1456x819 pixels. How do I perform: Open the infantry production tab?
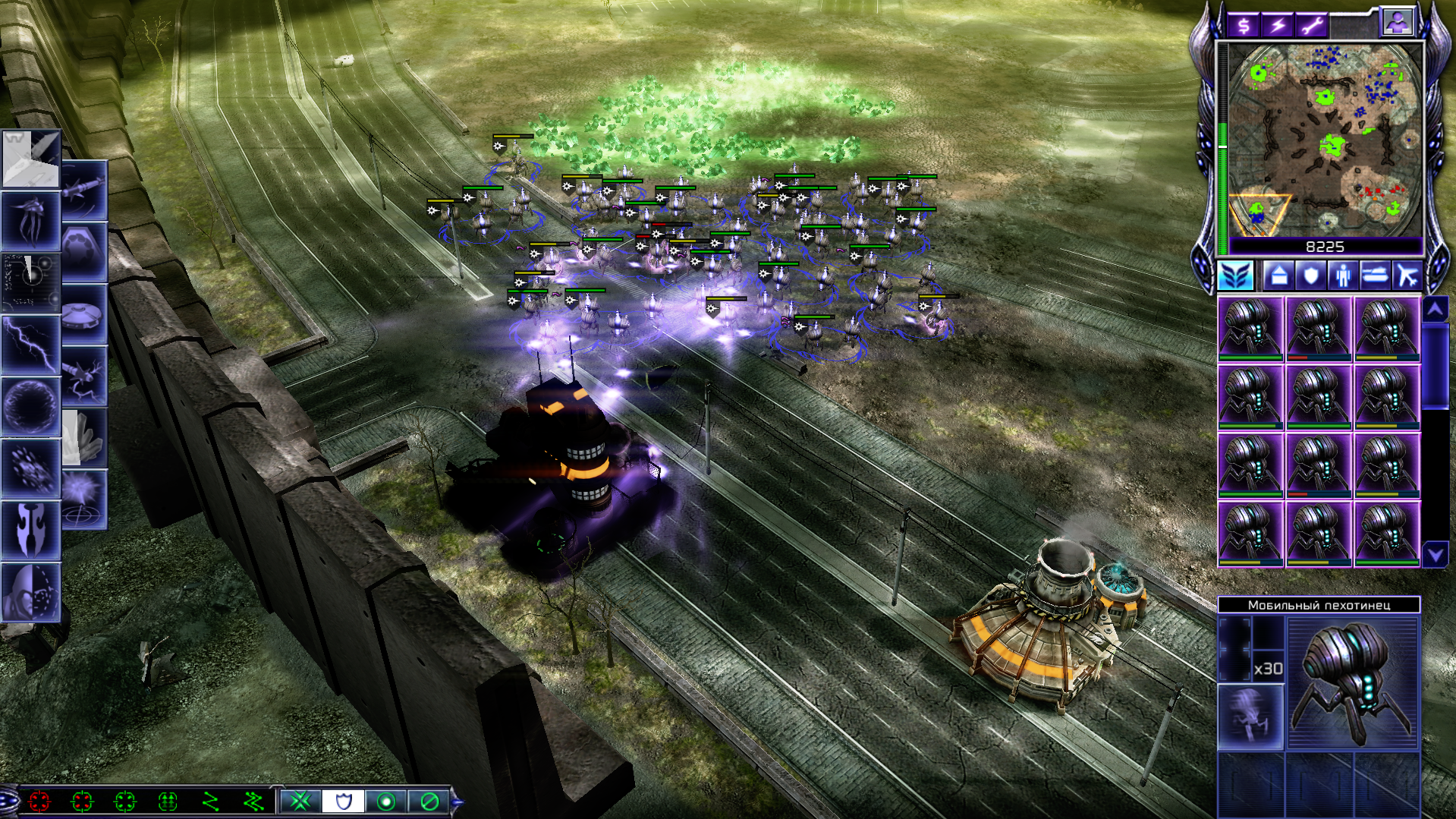coord(1343,275)
